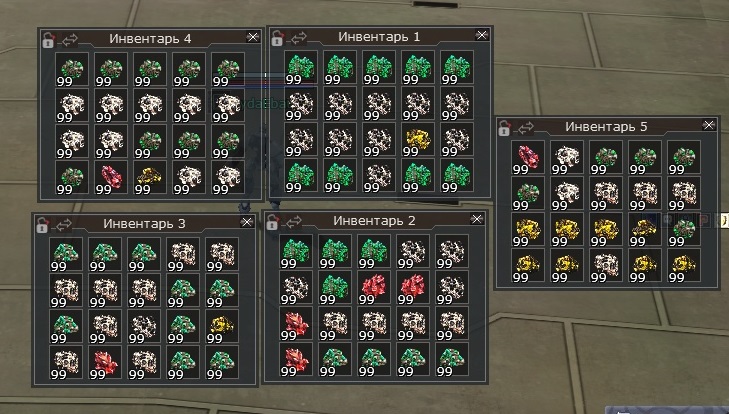Close the Инвентарь 5 window

[709, 125]
